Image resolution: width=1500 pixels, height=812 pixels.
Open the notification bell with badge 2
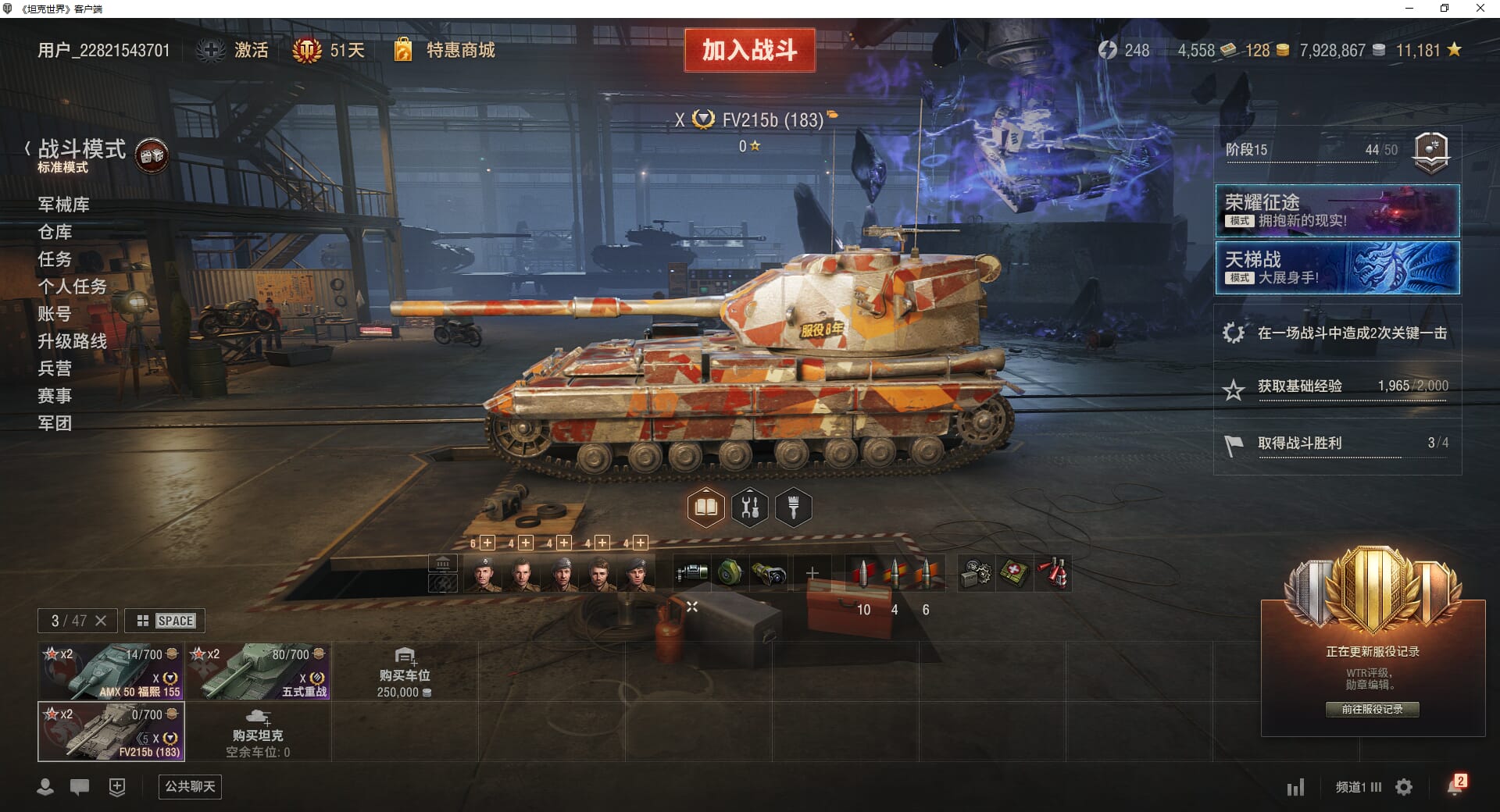(1455, 786)
